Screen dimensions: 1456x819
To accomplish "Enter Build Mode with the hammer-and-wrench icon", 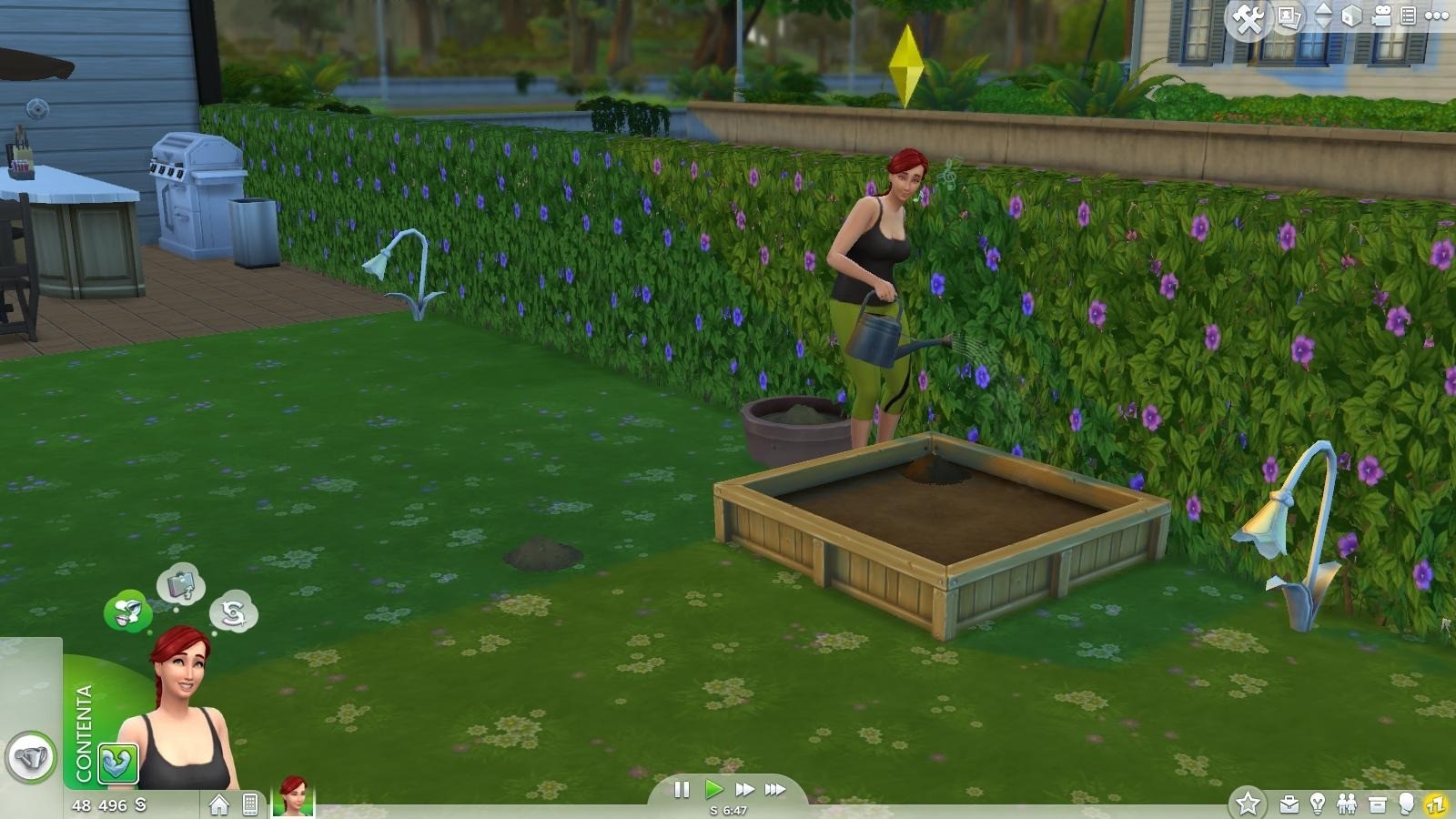I will pyautogui.click(x=1249, y=15).
